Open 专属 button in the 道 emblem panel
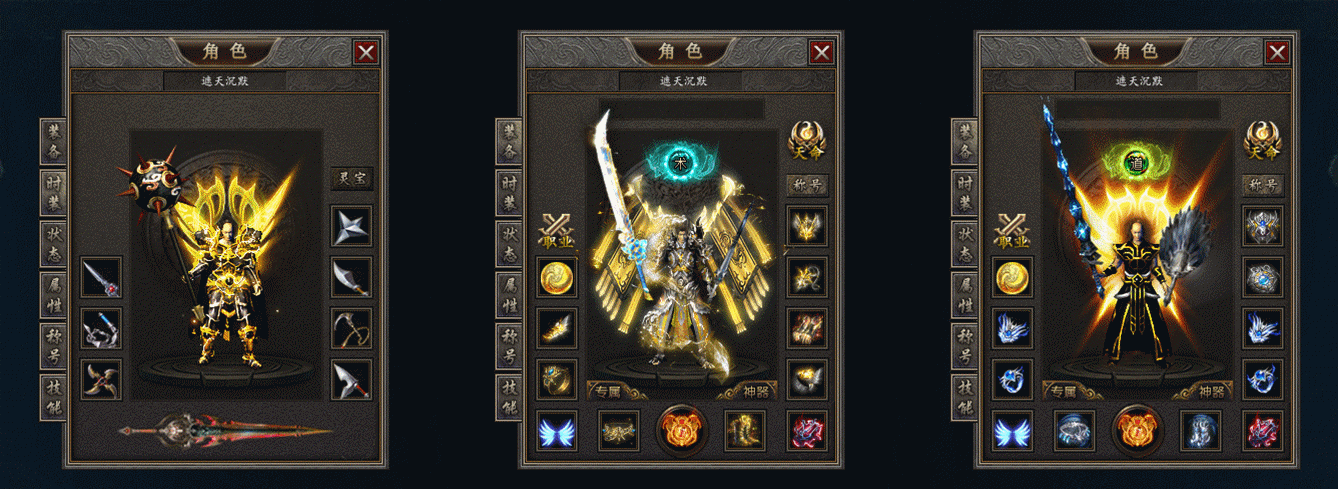This screenshot has height=489, width=1338. pyautogui.click(x=1064, y=392)
